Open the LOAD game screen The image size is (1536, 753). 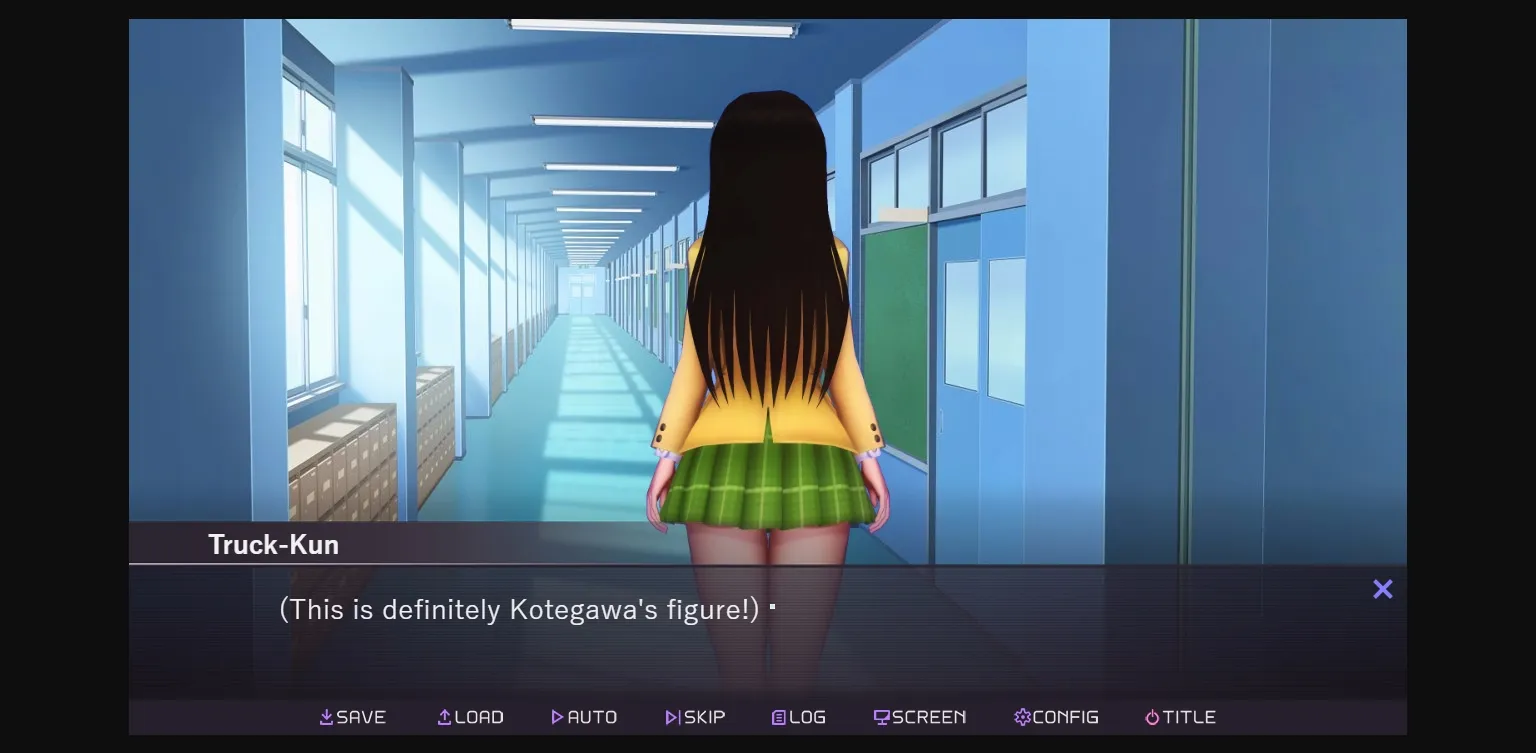click(x=470, y=716)
